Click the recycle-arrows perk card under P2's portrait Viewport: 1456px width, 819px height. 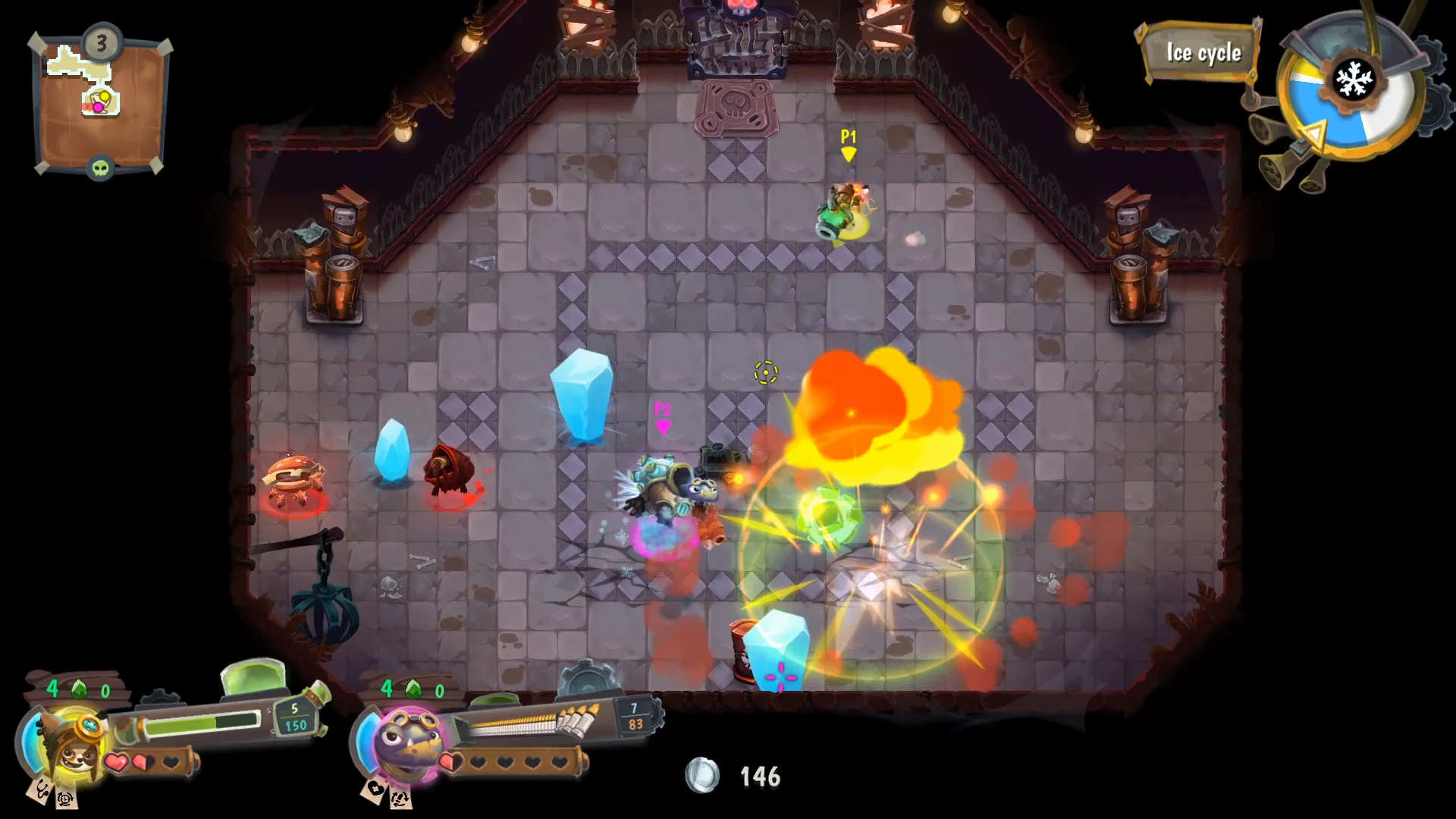(400, 799)
